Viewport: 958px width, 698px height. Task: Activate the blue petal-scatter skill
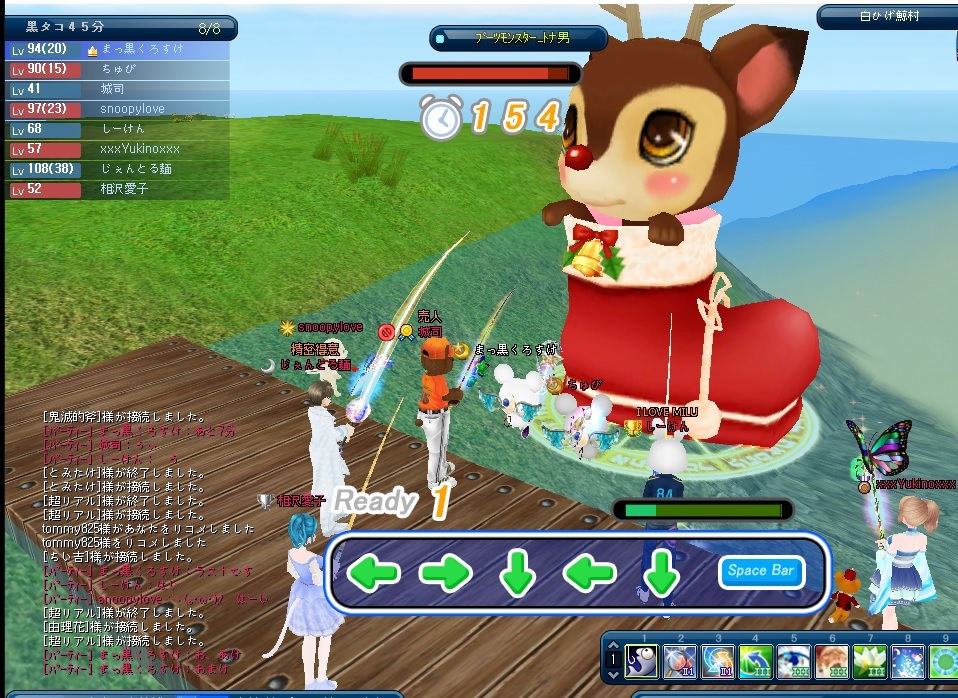907,661
